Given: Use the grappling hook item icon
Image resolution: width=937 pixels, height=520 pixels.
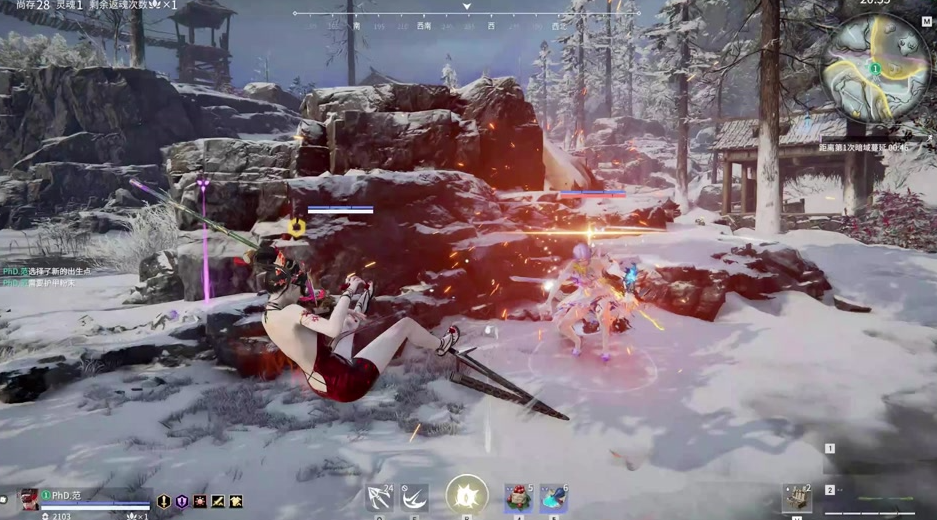Looking at the screenshot, I should pos(380,497).
